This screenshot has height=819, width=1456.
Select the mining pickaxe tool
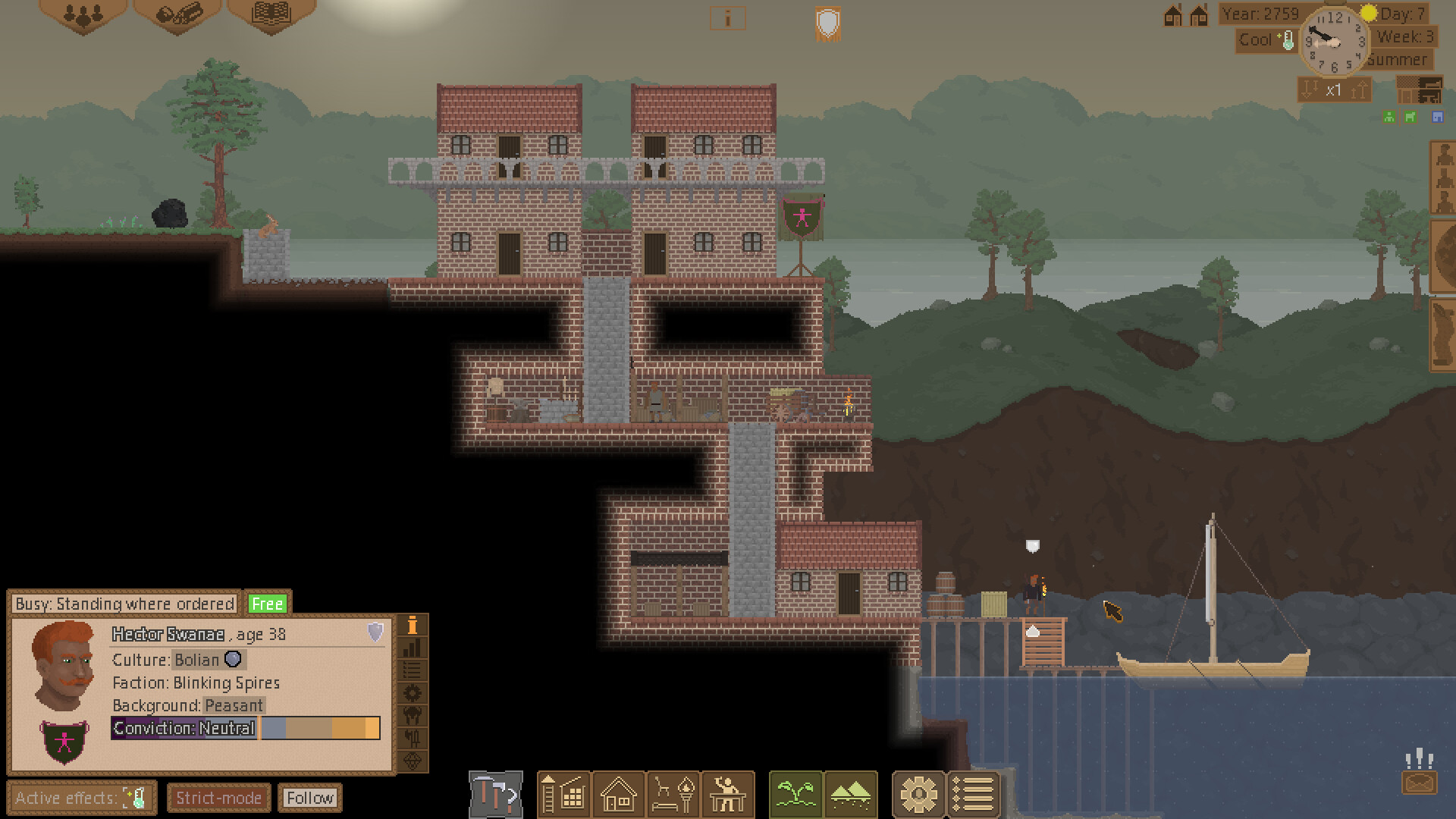(497, 794)
